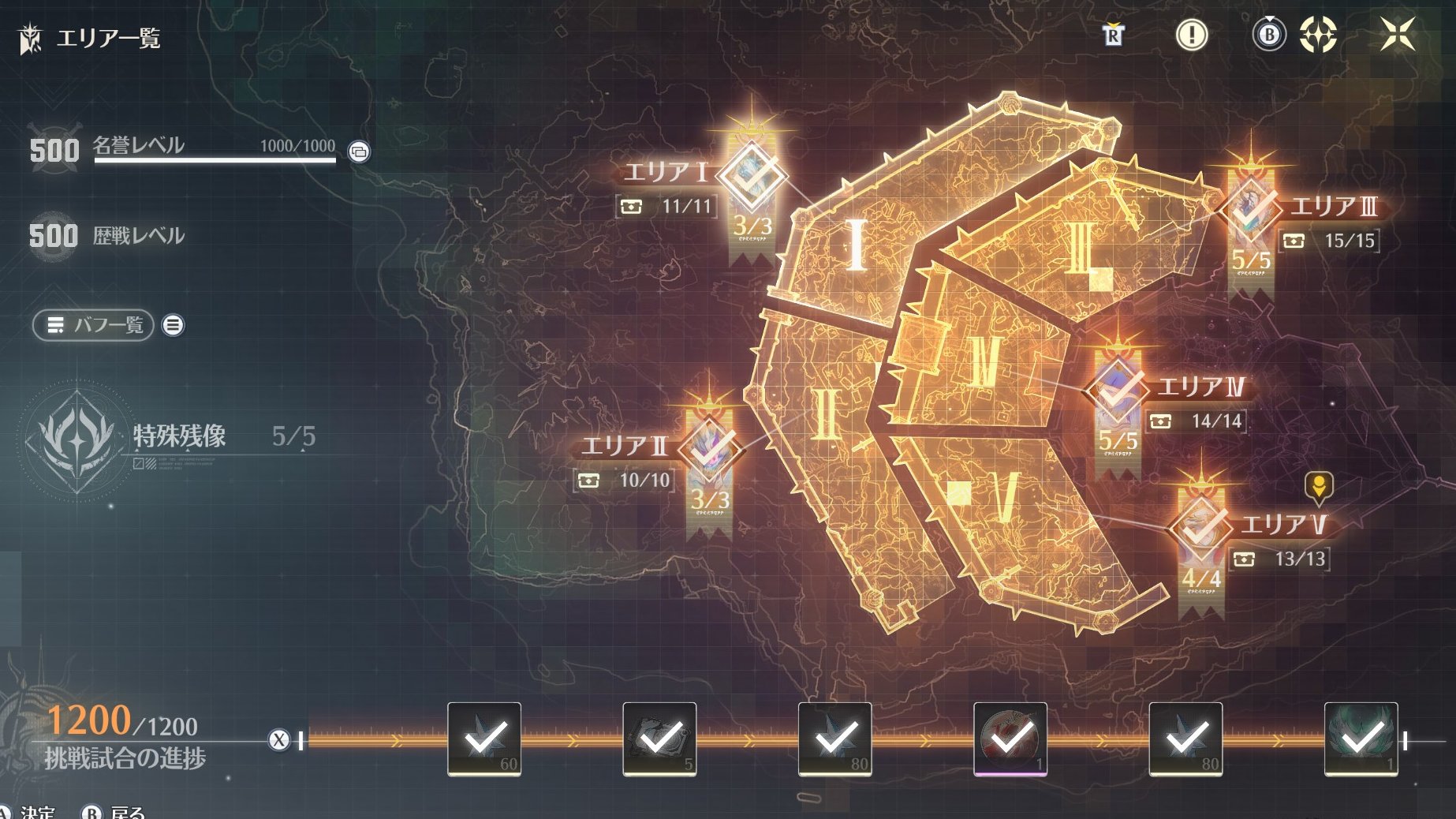Open the R-labelled icon in top bar
1456x819 pixels.
(x=1113, y=35)
